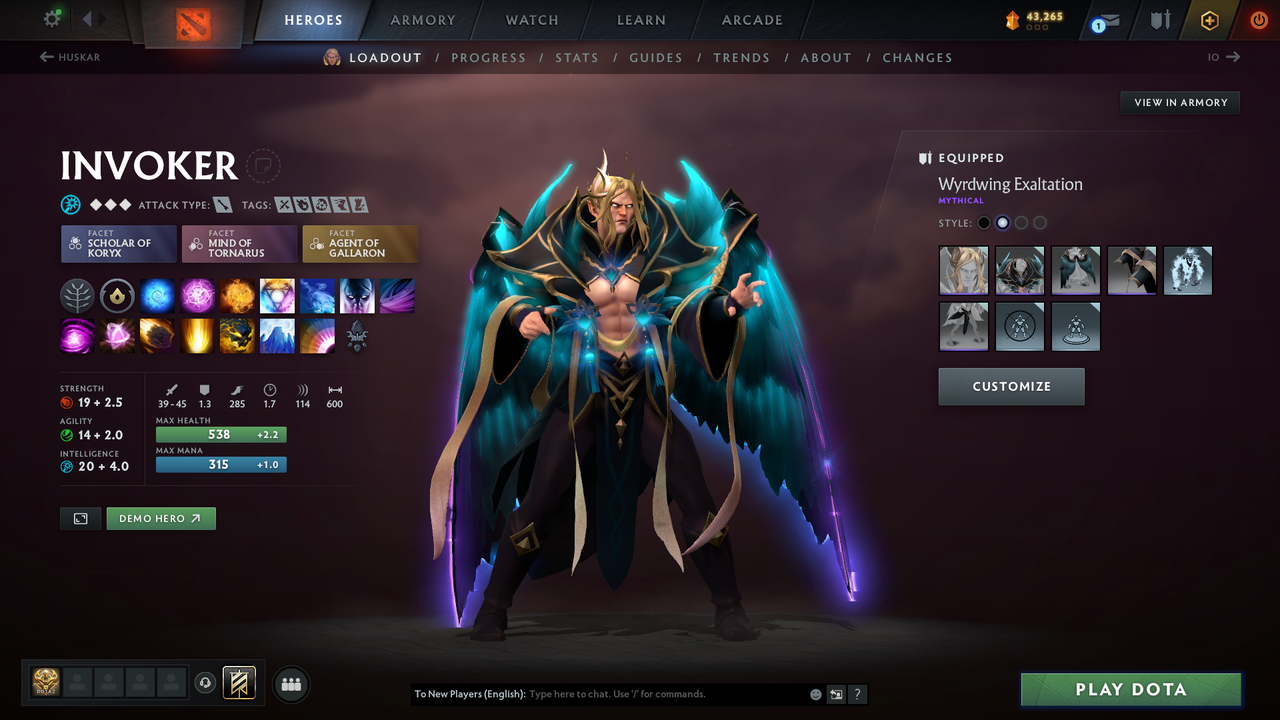Select the black style color swatch
The height and width of the screenshot is (720, 1280).
click(984, 222)
